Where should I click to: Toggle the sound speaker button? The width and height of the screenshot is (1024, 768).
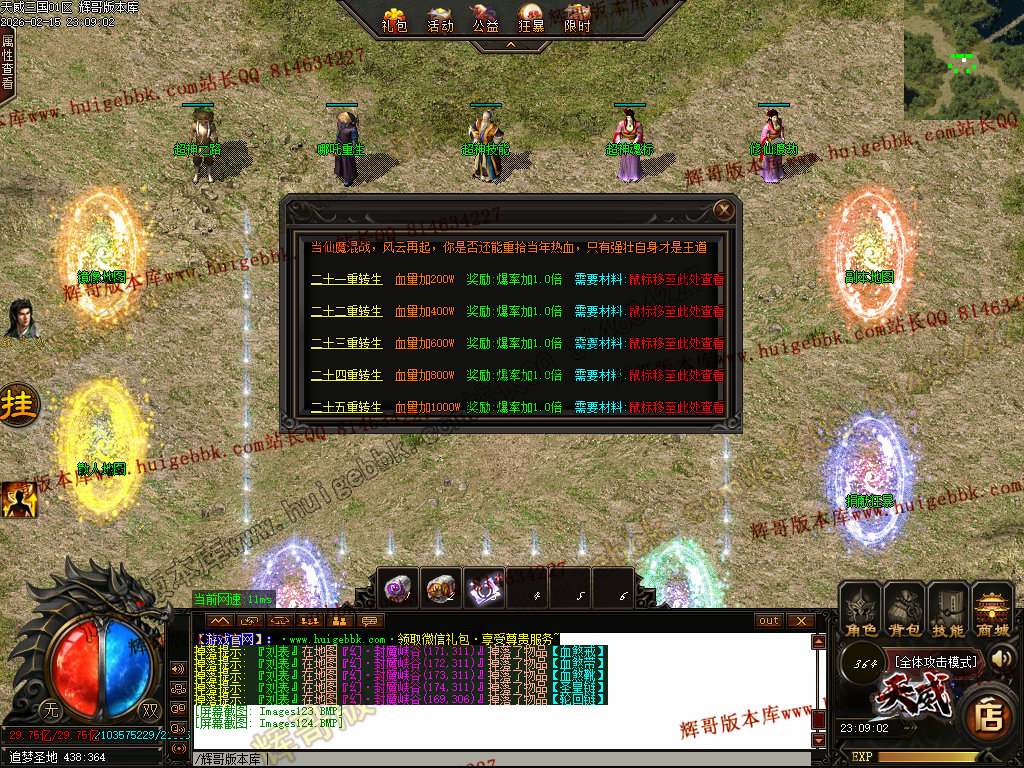coord(1003,658)
